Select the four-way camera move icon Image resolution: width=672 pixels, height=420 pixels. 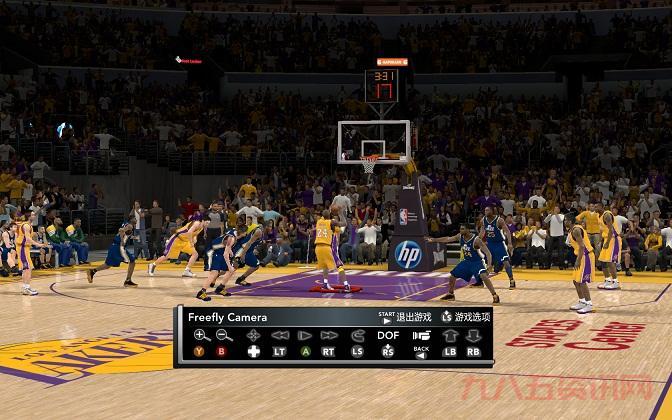point(253,335)
